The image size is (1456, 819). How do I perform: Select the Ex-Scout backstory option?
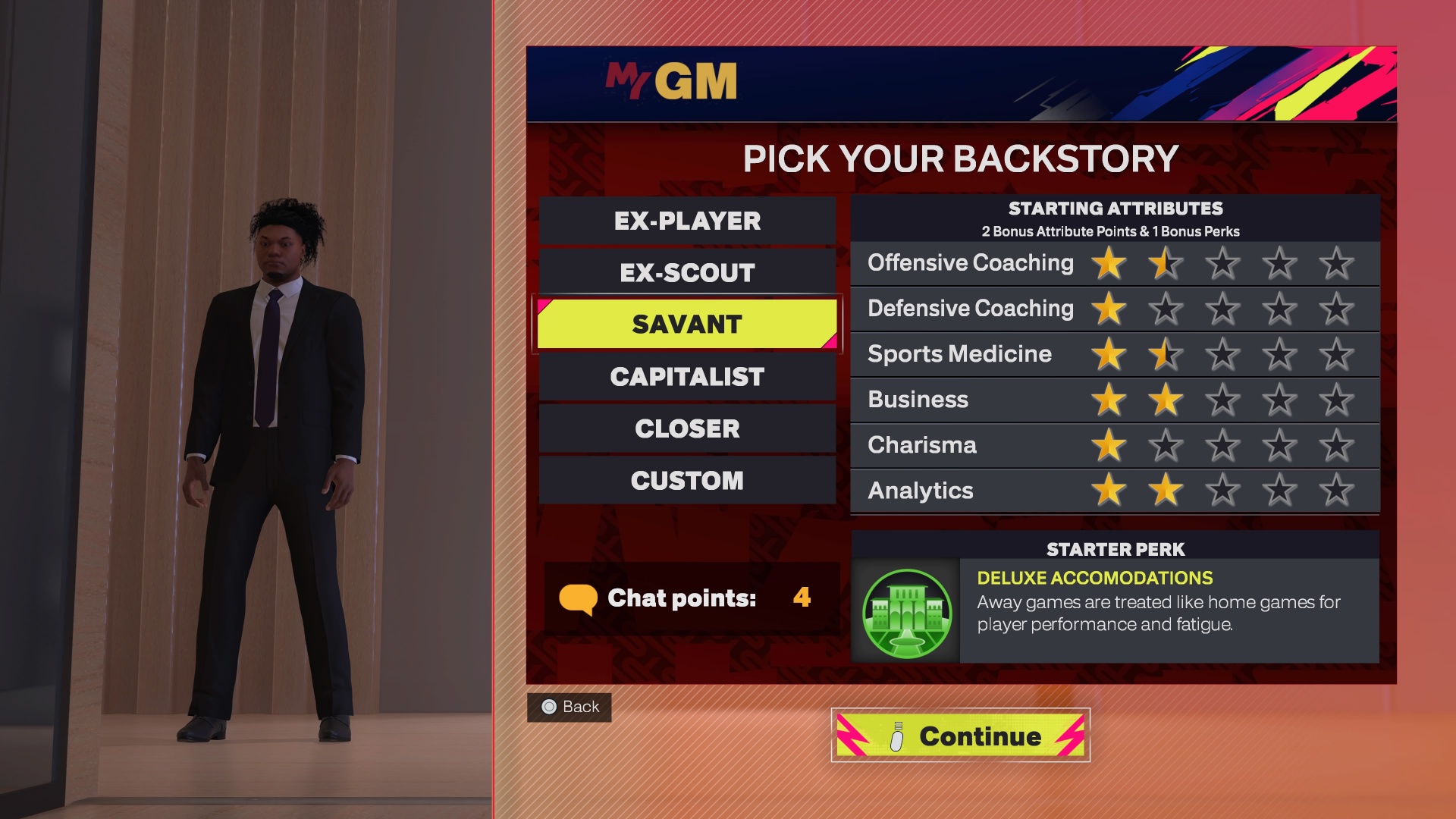[x=687, y=273]
